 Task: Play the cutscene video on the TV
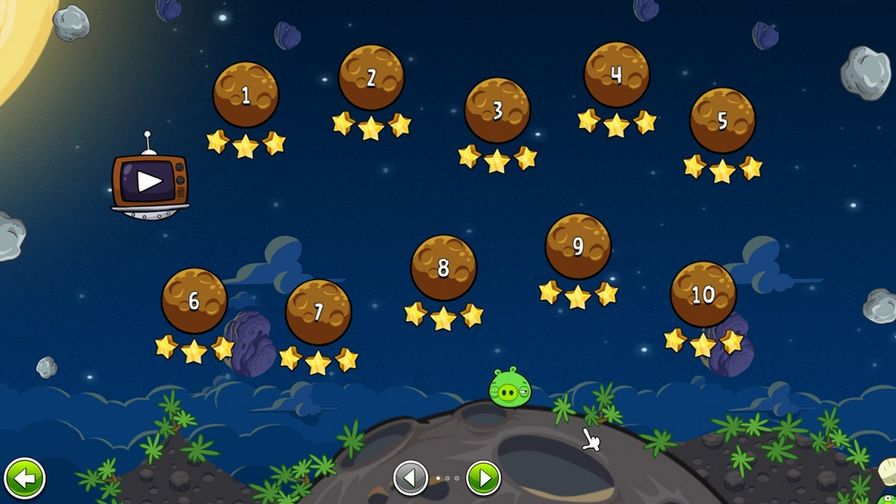(x=149, y=181)
